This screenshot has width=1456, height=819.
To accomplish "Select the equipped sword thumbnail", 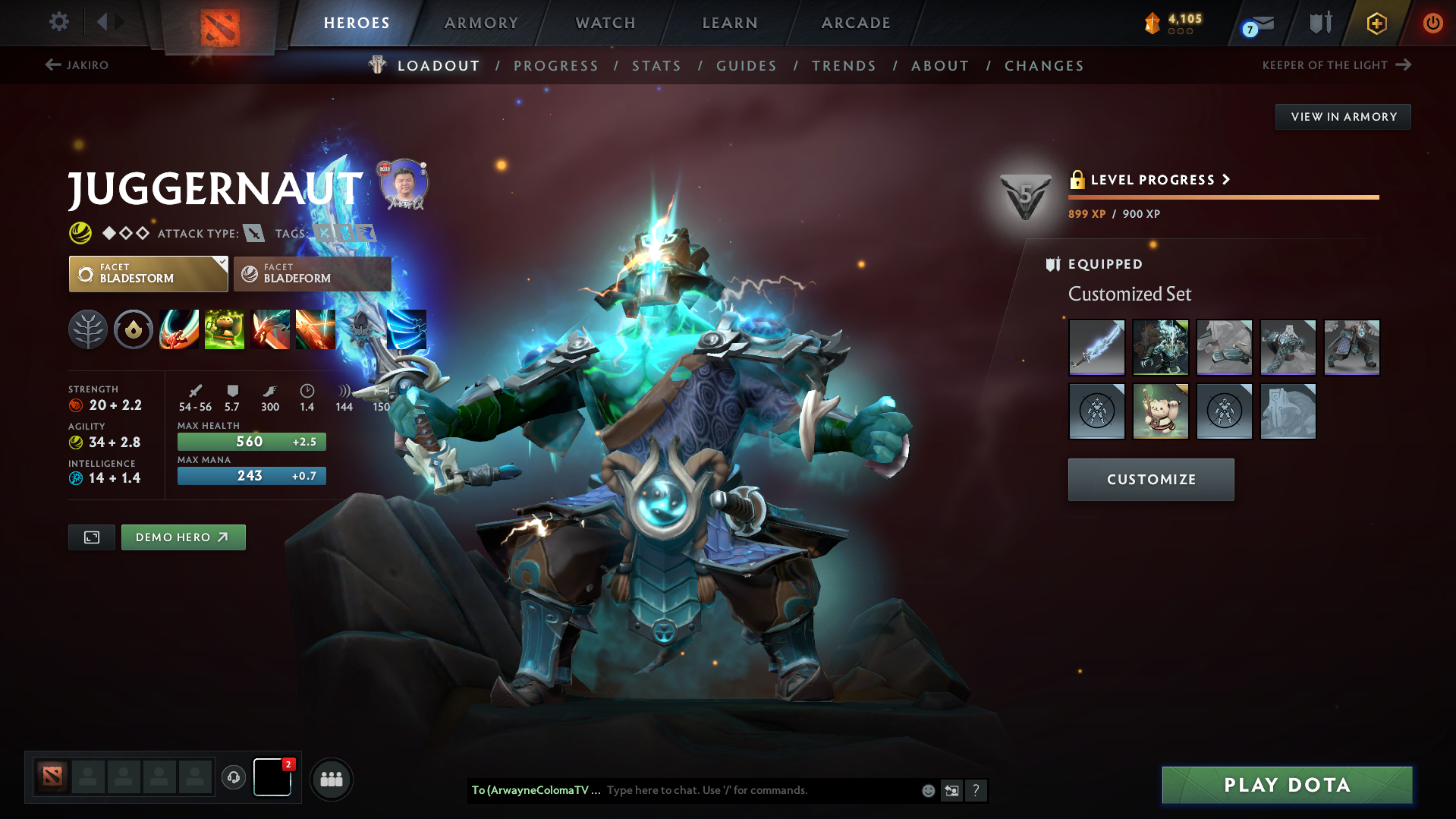I will click(1096, 347).
